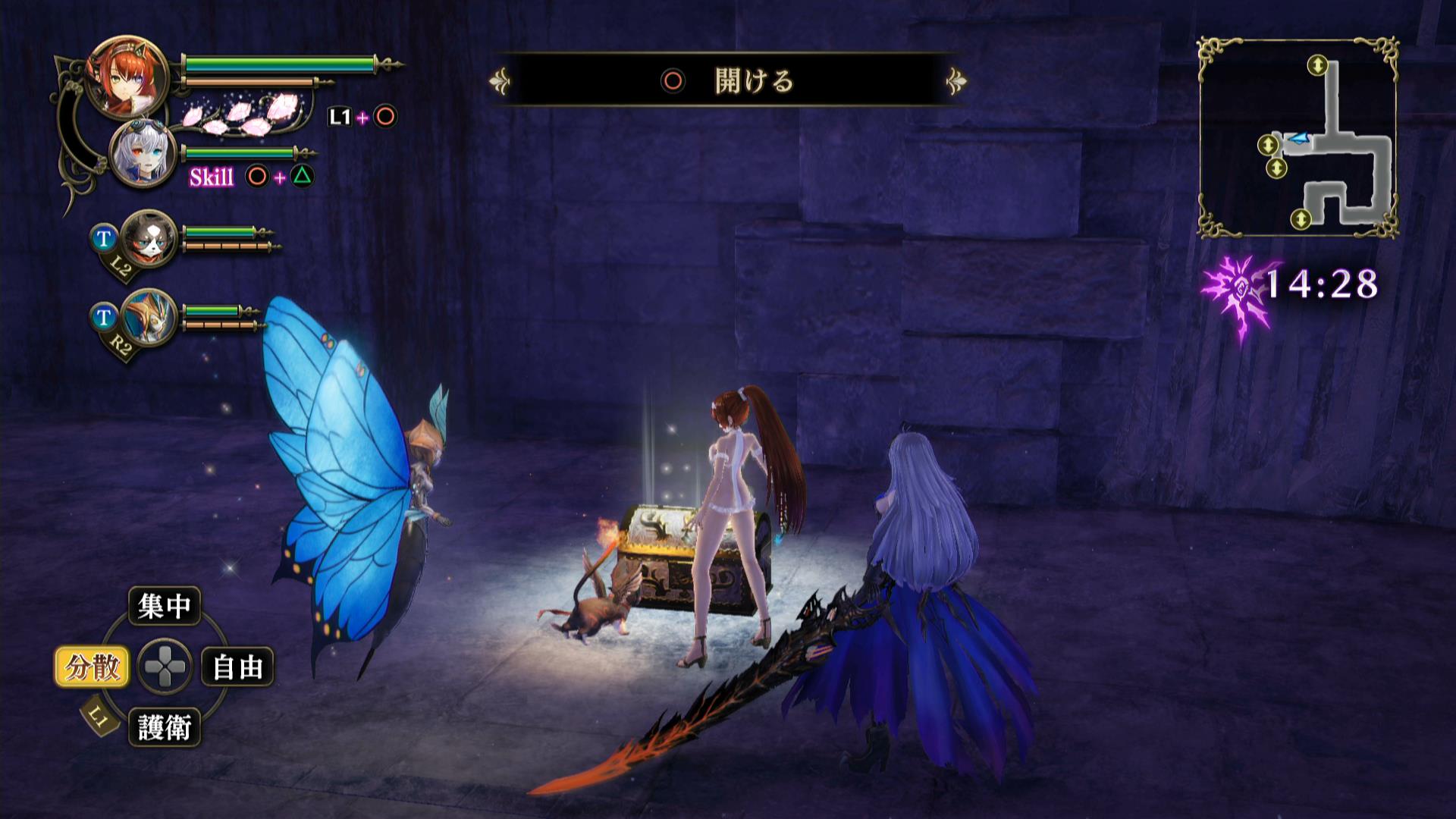Click the 開ける chest prompt banner
Viewport: 1456px width, 819px height.
pyautogui.click(x=728, y=80)
